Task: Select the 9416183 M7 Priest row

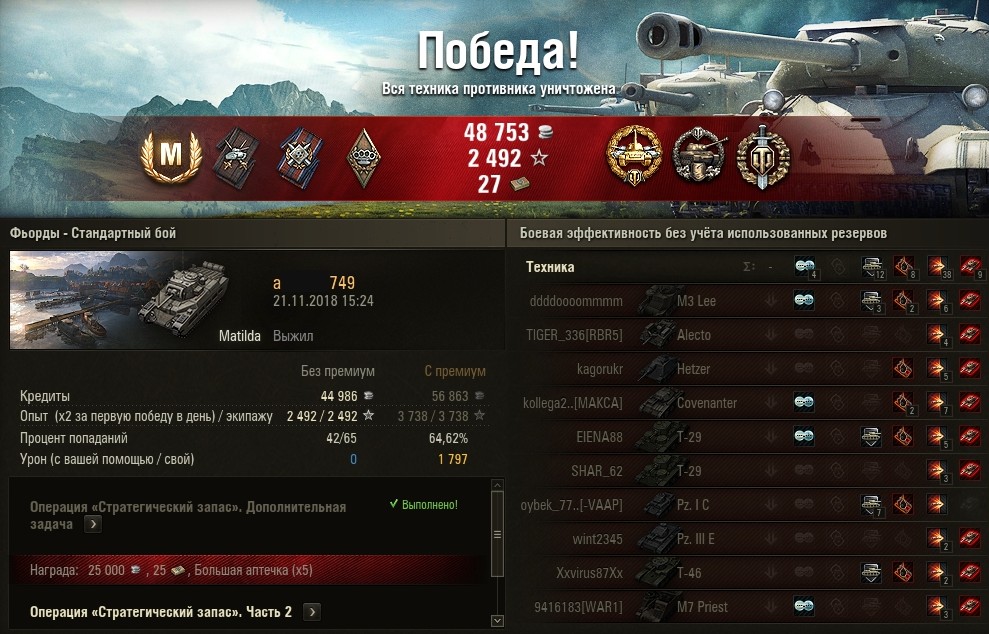Action: click(702, 607)
